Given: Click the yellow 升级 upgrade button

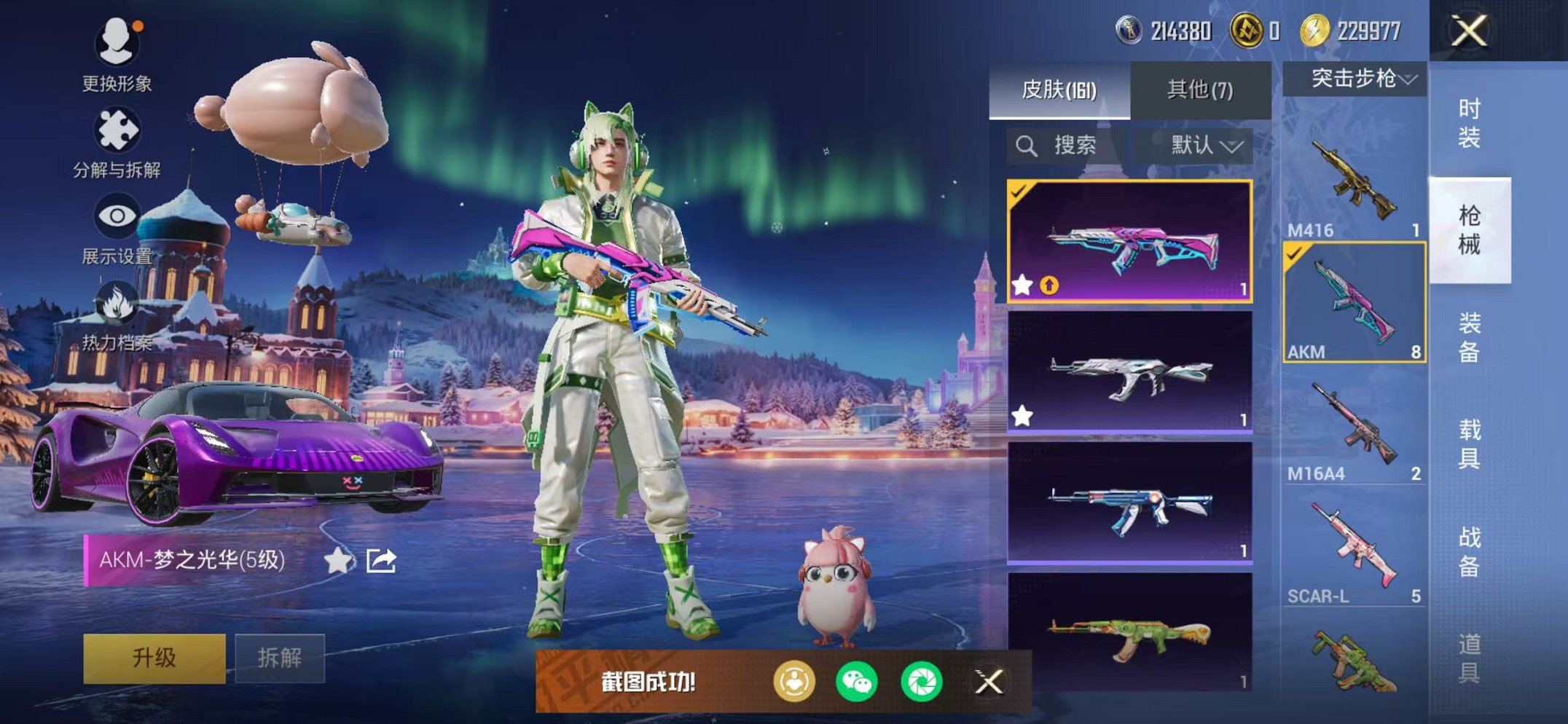Looking at the screenshot, I should (x=154, y=658).
